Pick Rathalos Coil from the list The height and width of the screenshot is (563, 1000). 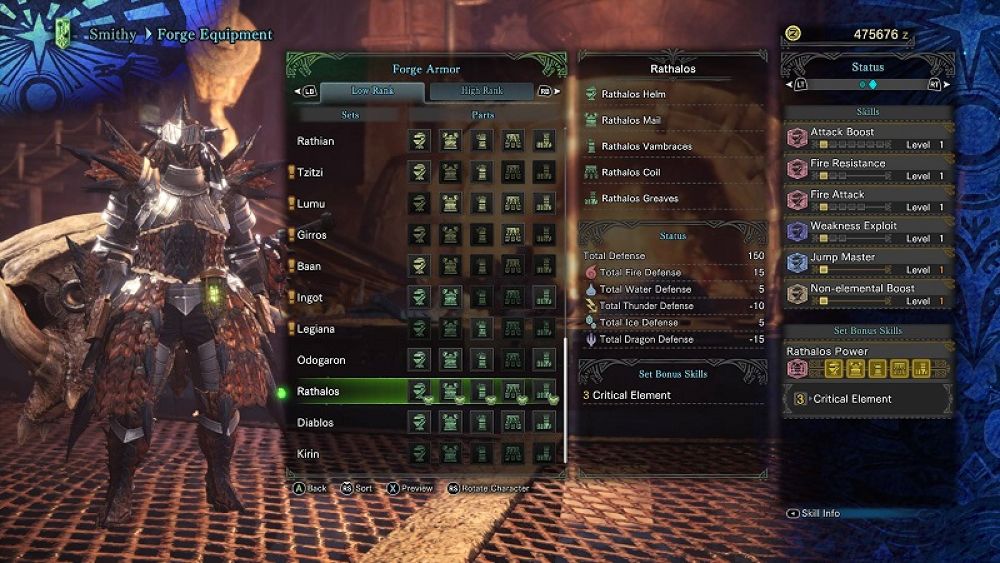(x=630, y=172)
